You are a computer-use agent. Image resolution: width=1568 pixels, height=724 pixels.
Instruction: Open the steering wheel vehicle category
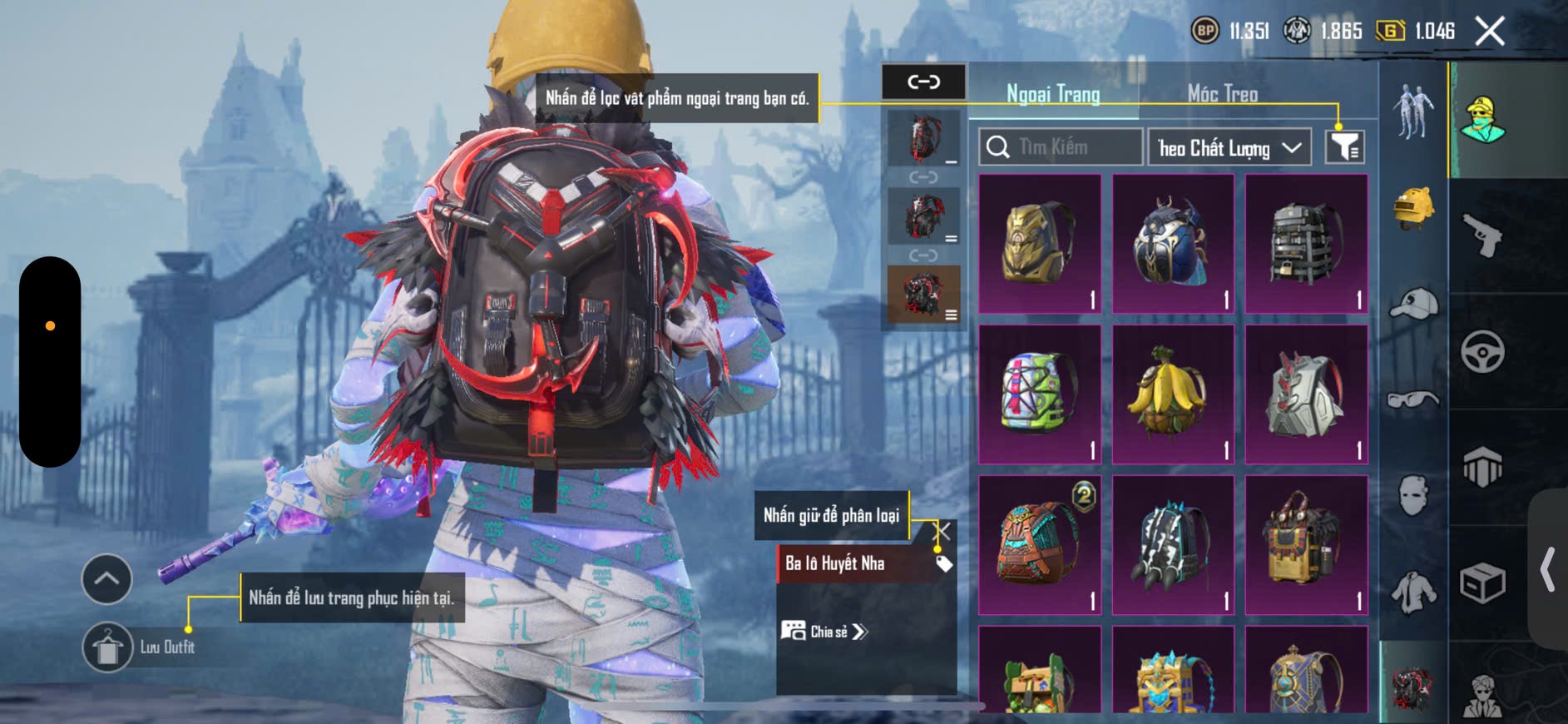(1482, 351)
